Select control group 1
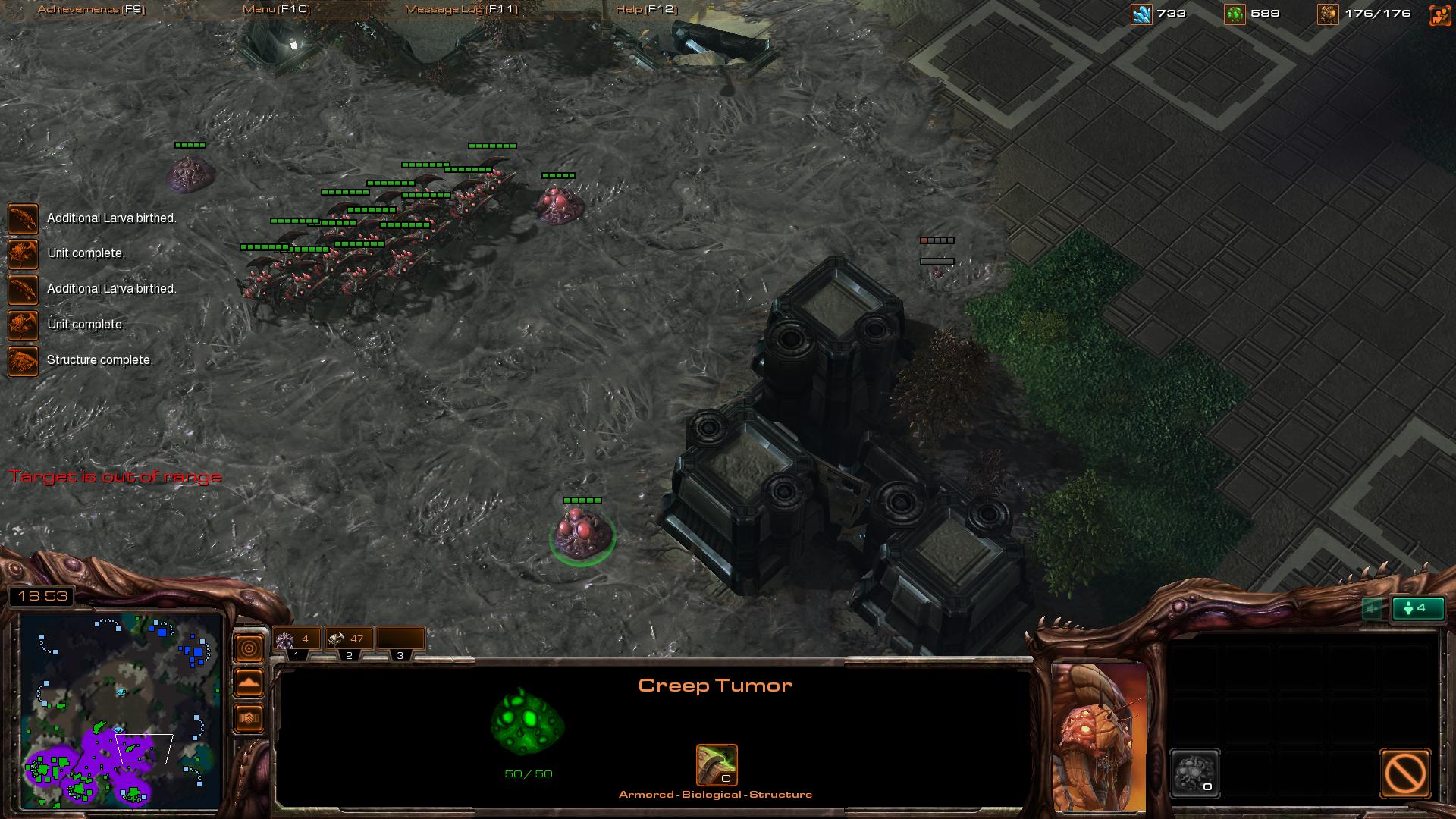Screen dimensions: 1456x819 (297, 641)
